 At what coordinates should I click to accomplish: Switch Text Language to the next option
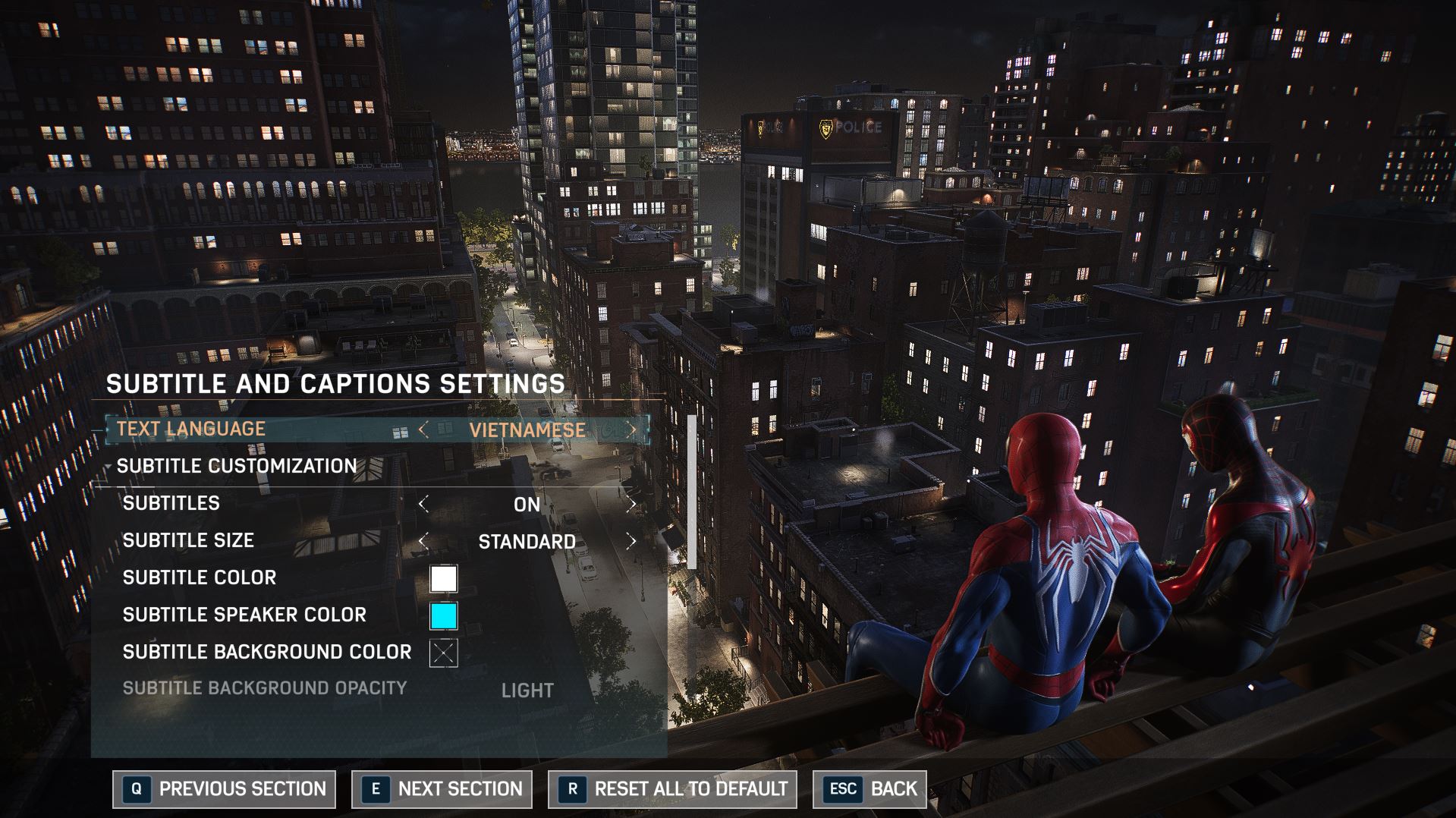click(x=632, y=430)
